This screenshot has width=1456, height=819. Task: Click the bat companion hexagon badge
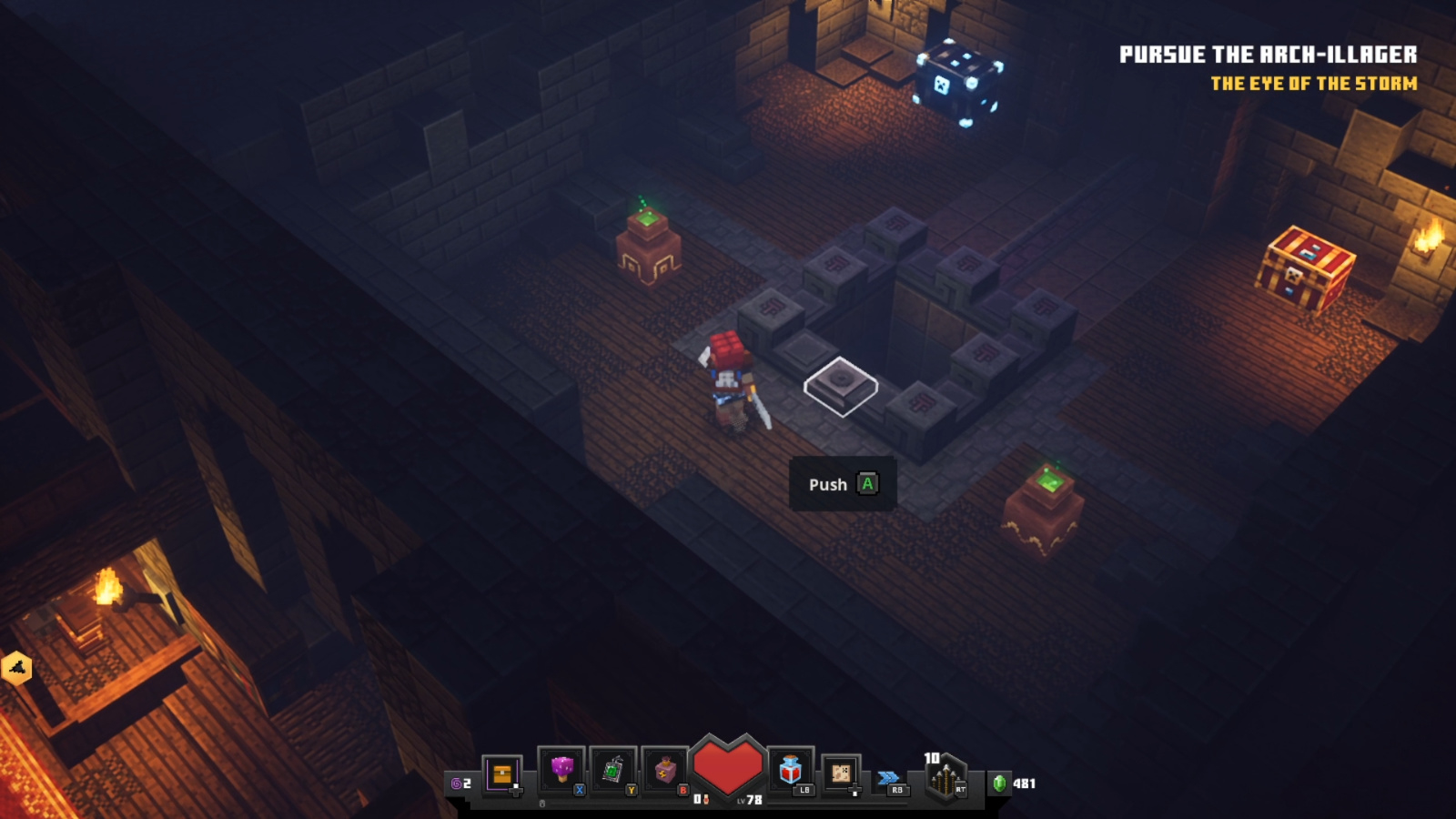pyautogui.click(x=16, y=666)
